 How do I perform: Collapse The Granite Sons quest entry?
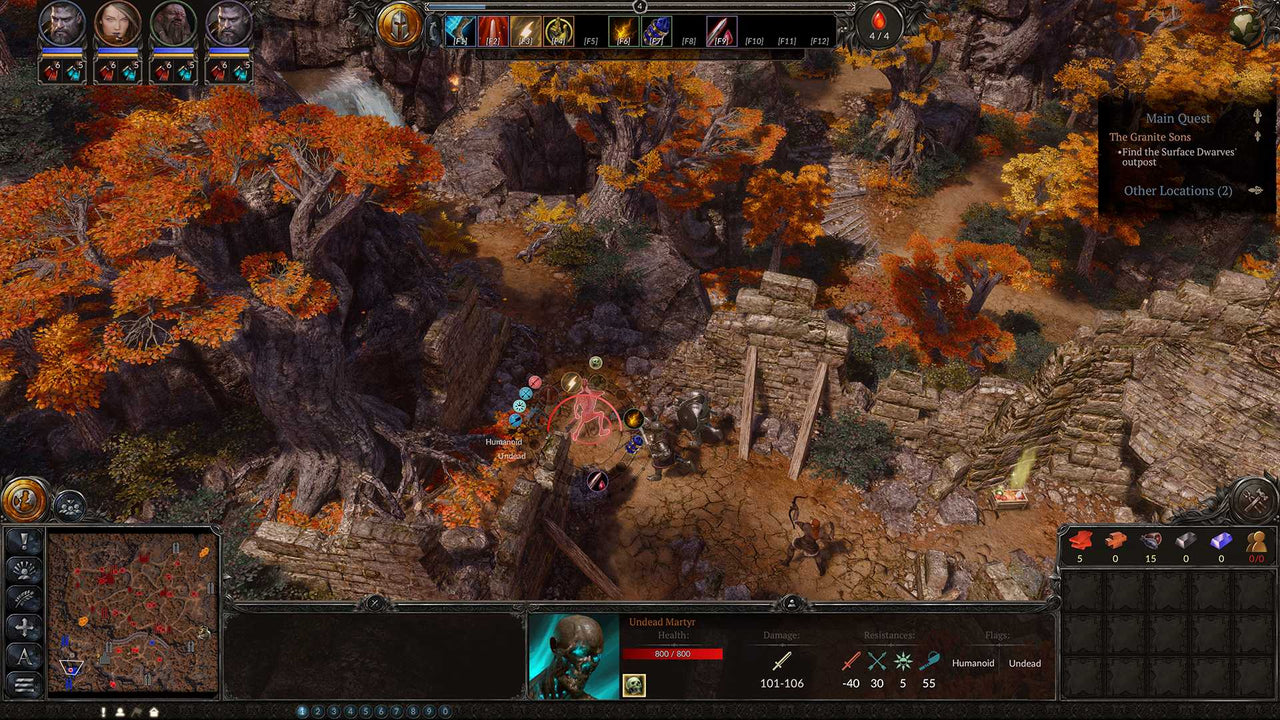coord(1256,136)
